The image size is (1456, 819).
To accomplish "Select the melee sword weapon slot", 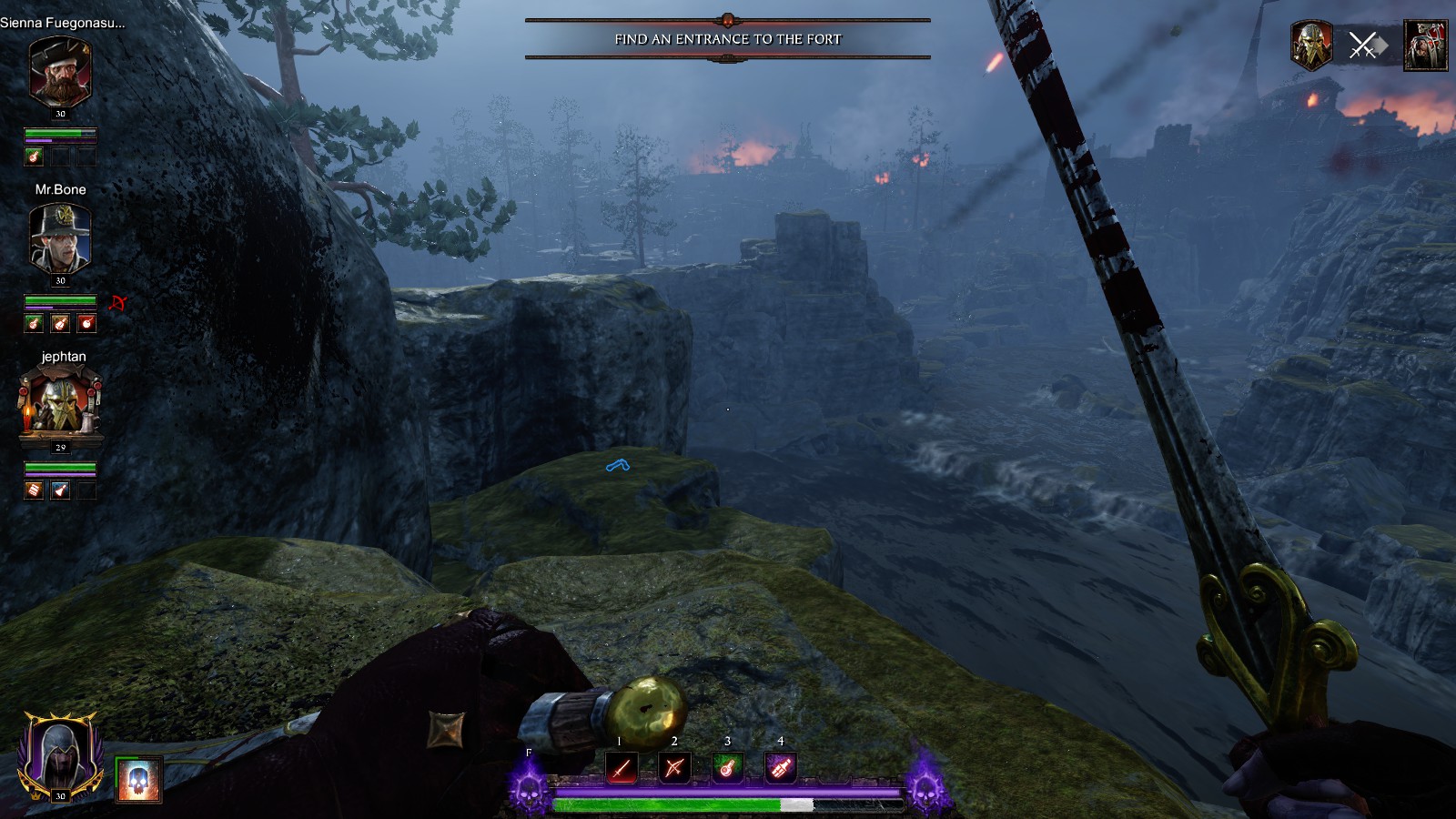I will 622,769.
